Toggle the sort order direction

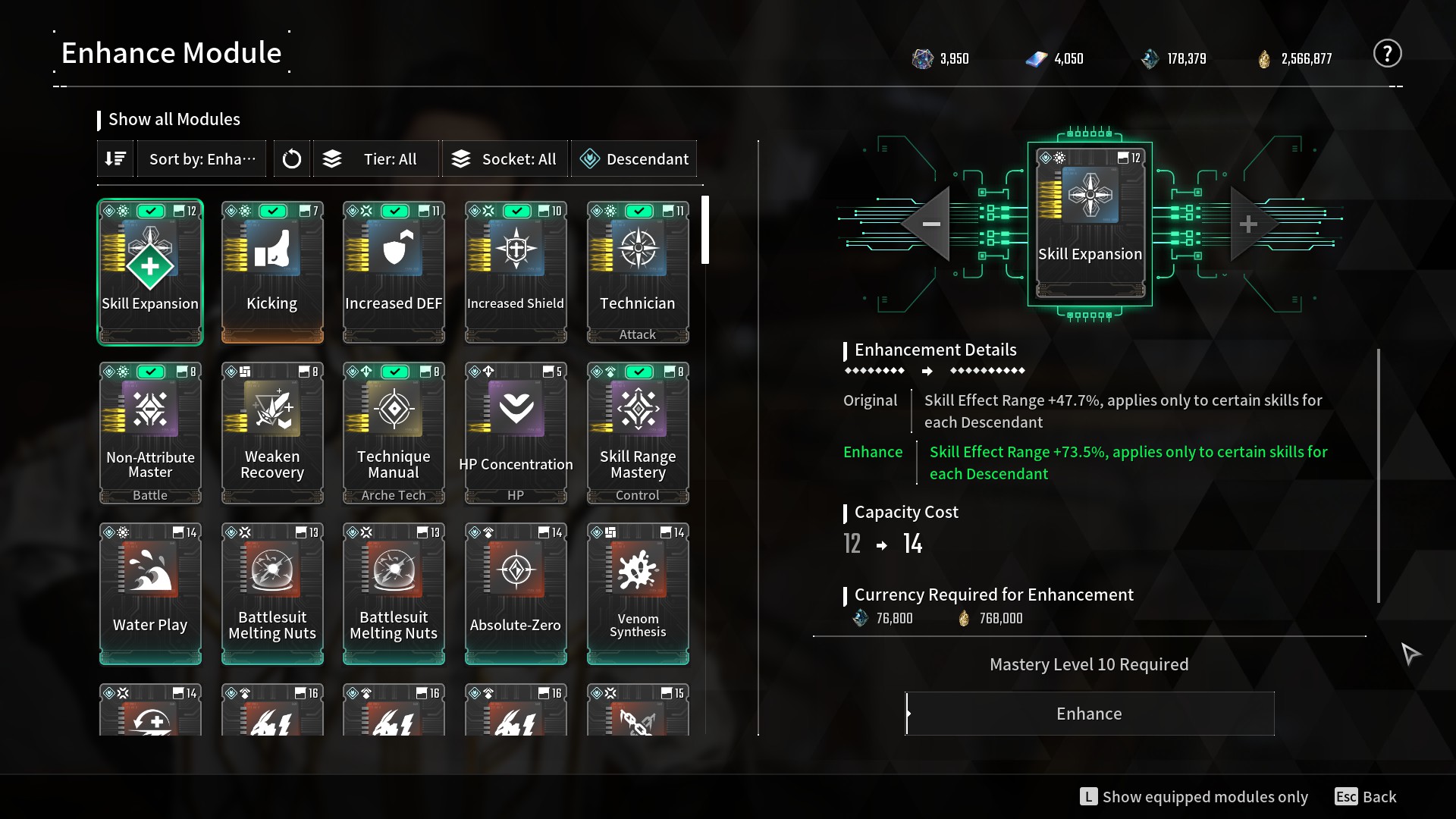pos(115,159)
